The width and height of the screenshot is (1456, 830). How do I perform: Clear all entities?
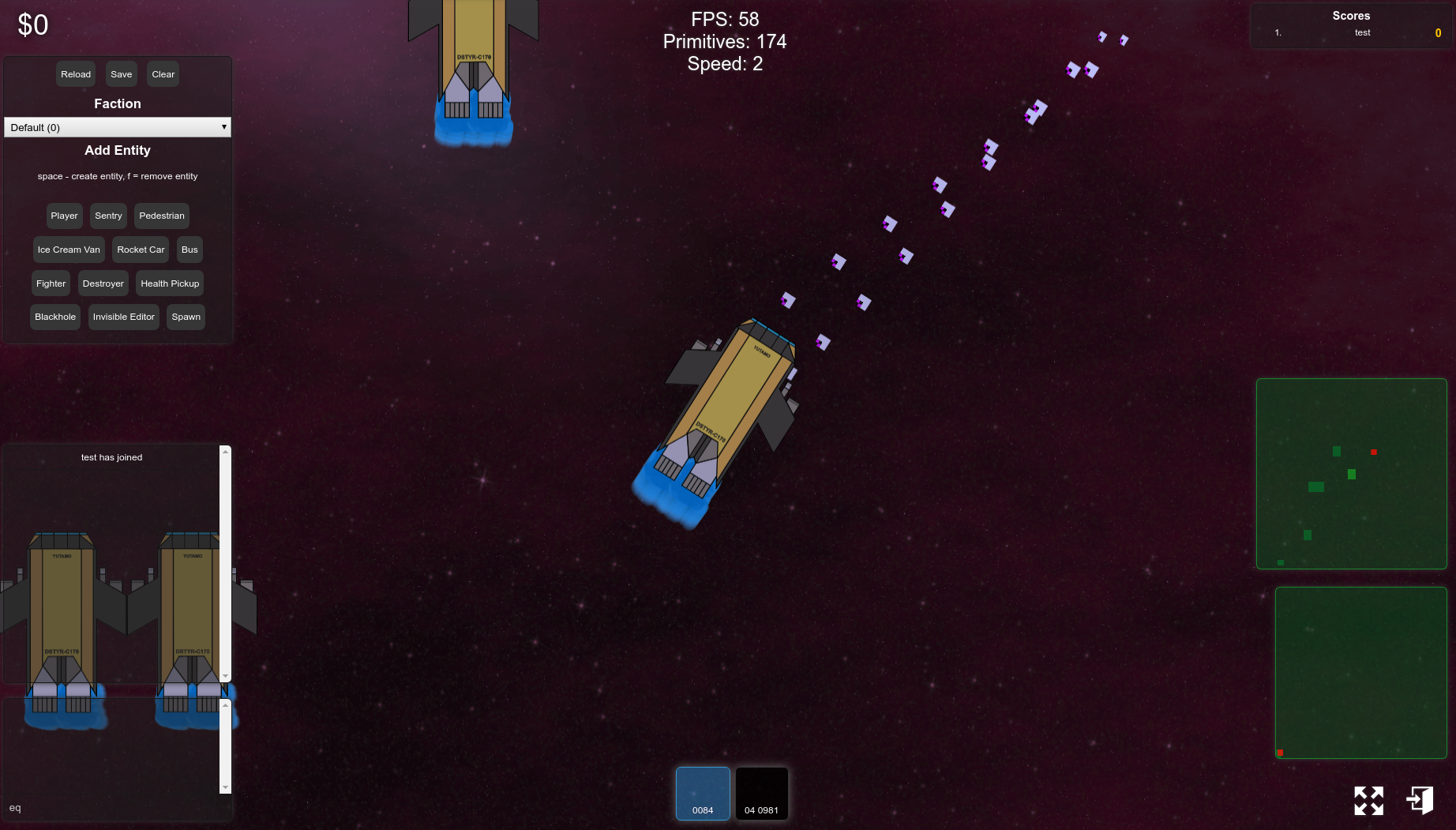(163, 74)
